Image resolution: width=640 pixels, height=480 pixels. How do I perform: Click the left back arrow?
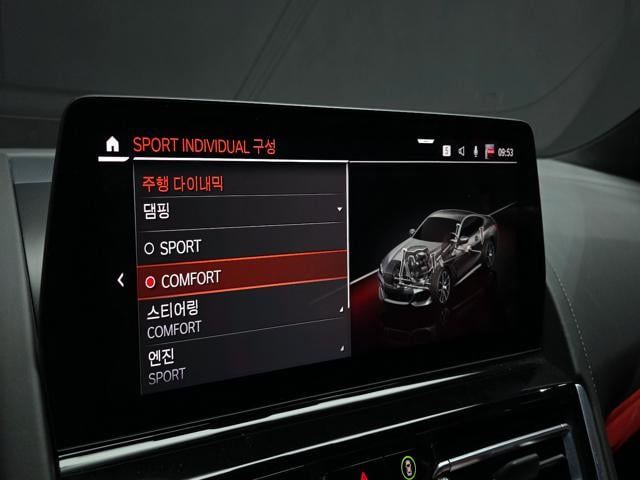120,280
